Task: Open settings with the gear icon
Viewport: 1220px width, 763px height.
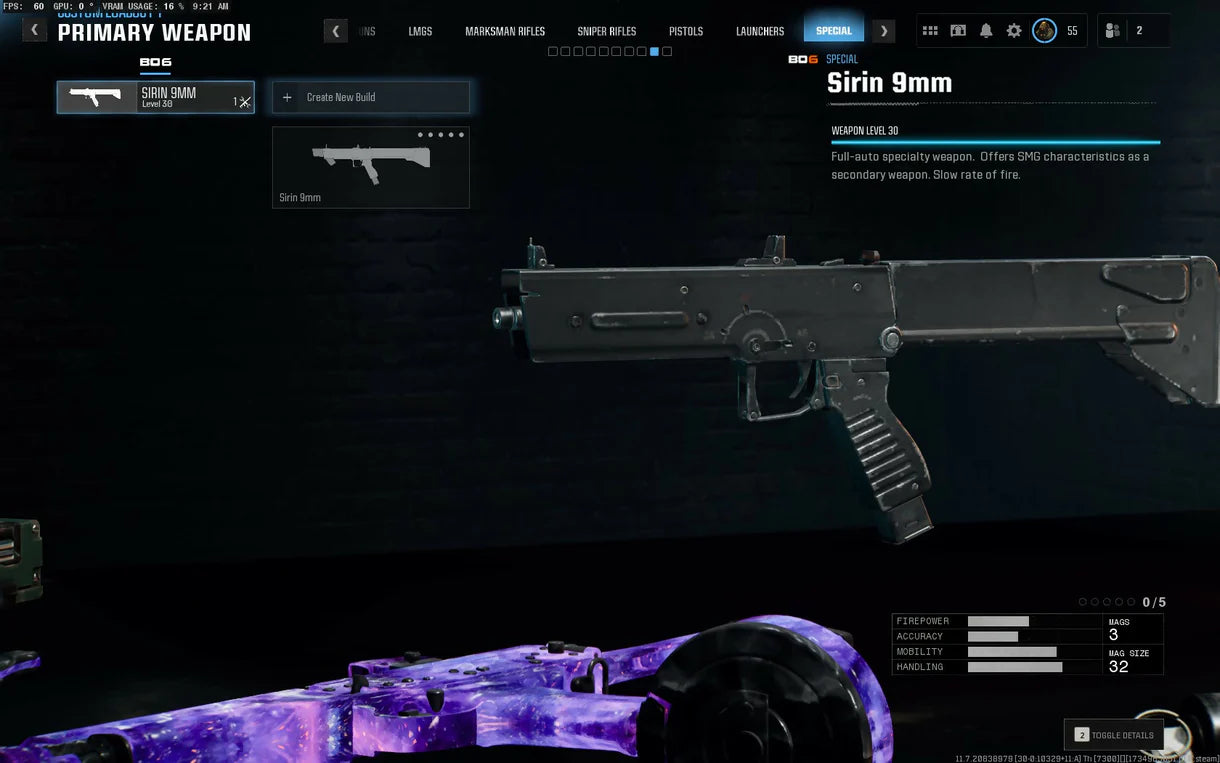Action: [x=1014, y=31]
